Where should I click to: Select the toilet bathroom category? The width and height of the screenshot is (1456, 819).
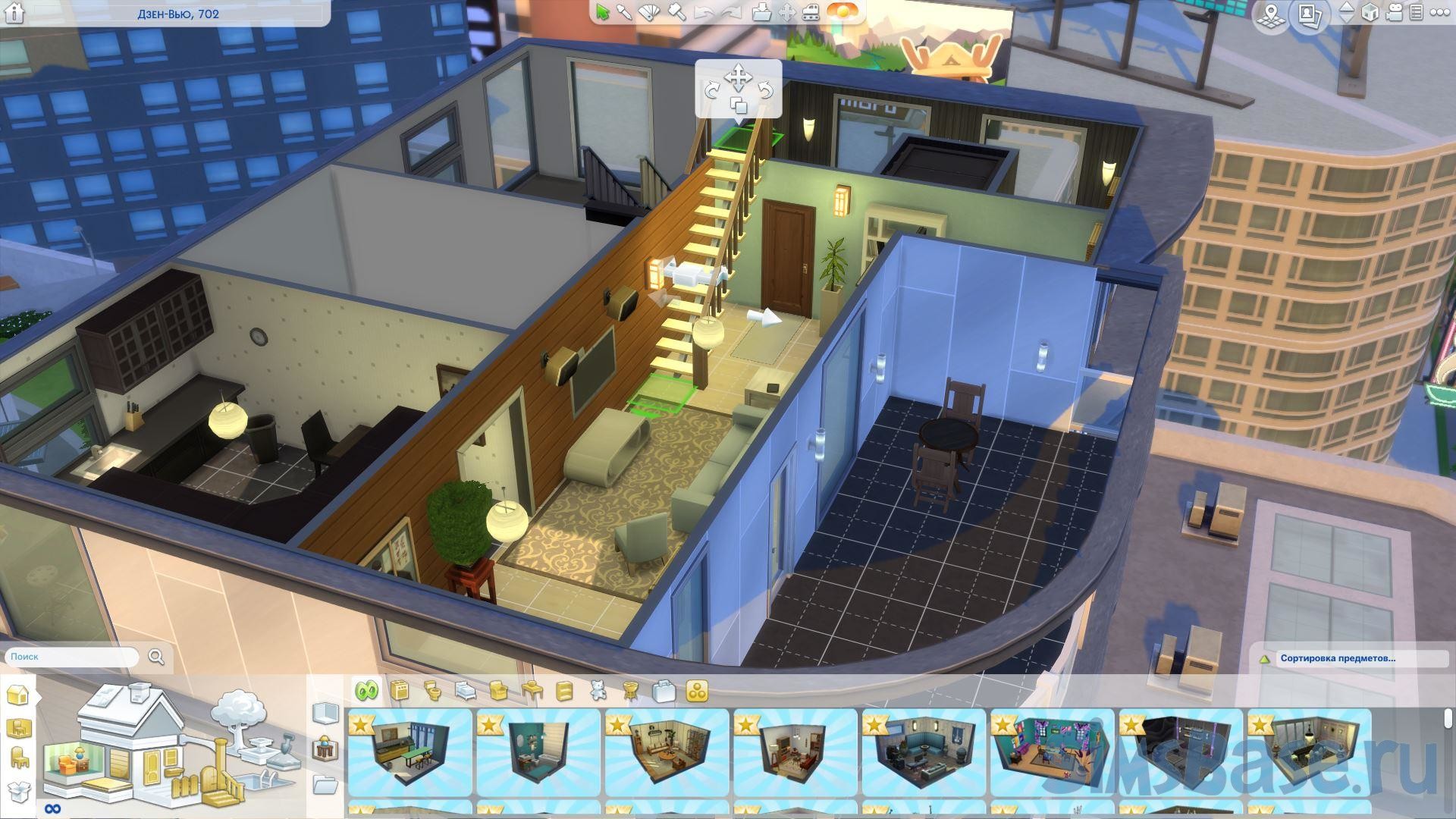[x=433, y=691]
